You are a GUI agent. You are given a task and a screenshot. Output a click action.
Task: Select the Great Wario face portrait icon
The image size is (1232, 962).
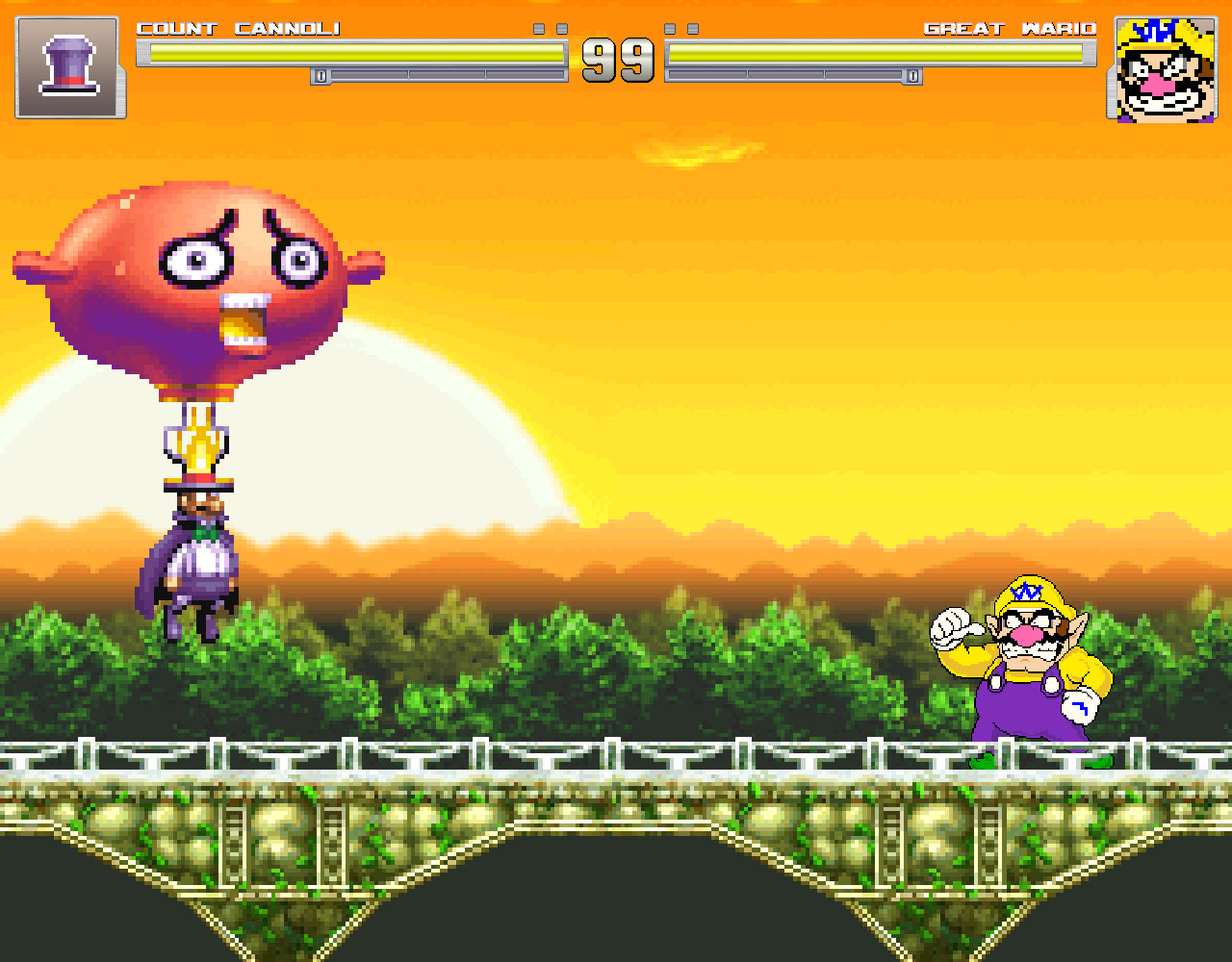1163,68
